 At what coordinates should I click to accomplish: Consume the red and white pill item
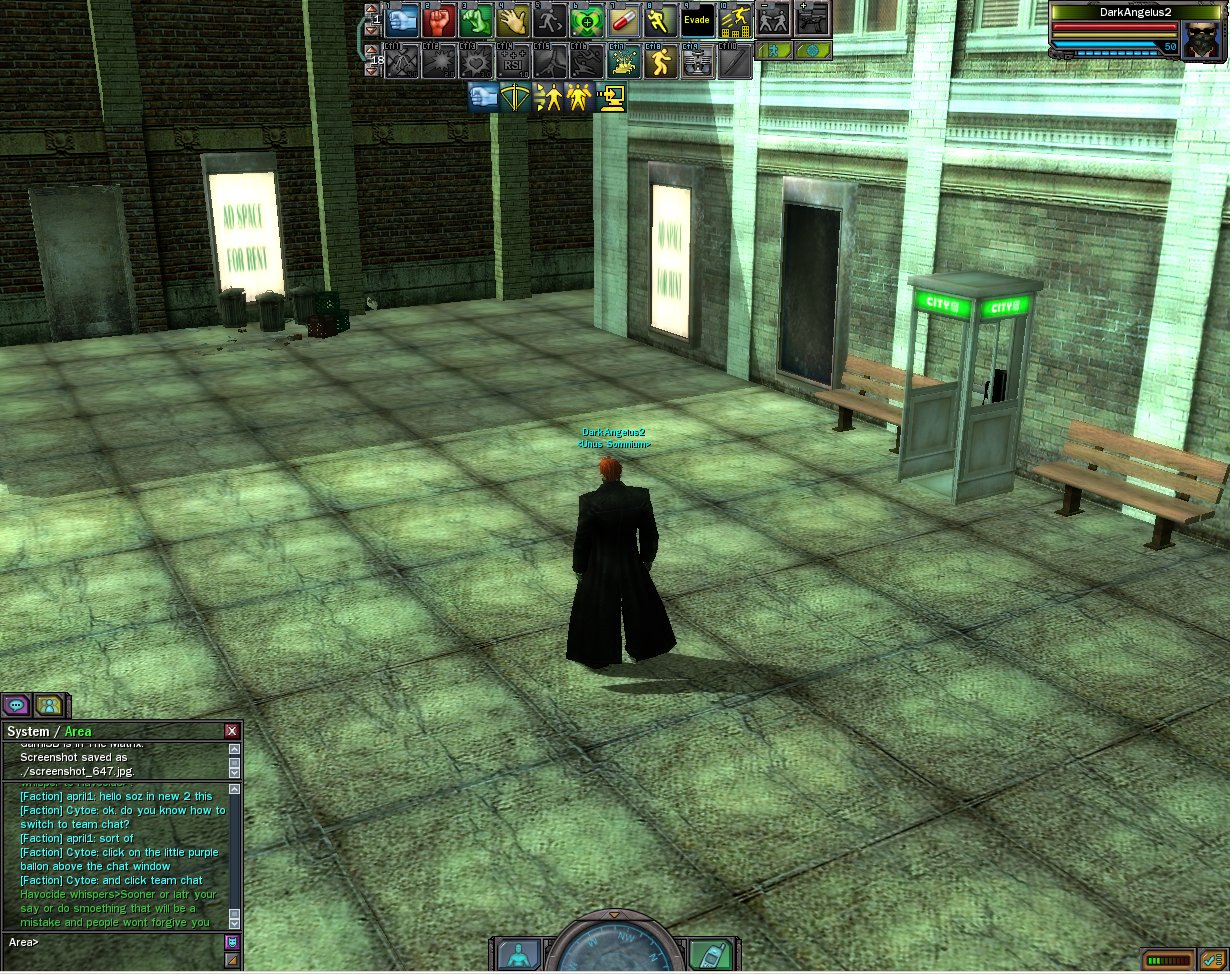click(623, 20)
